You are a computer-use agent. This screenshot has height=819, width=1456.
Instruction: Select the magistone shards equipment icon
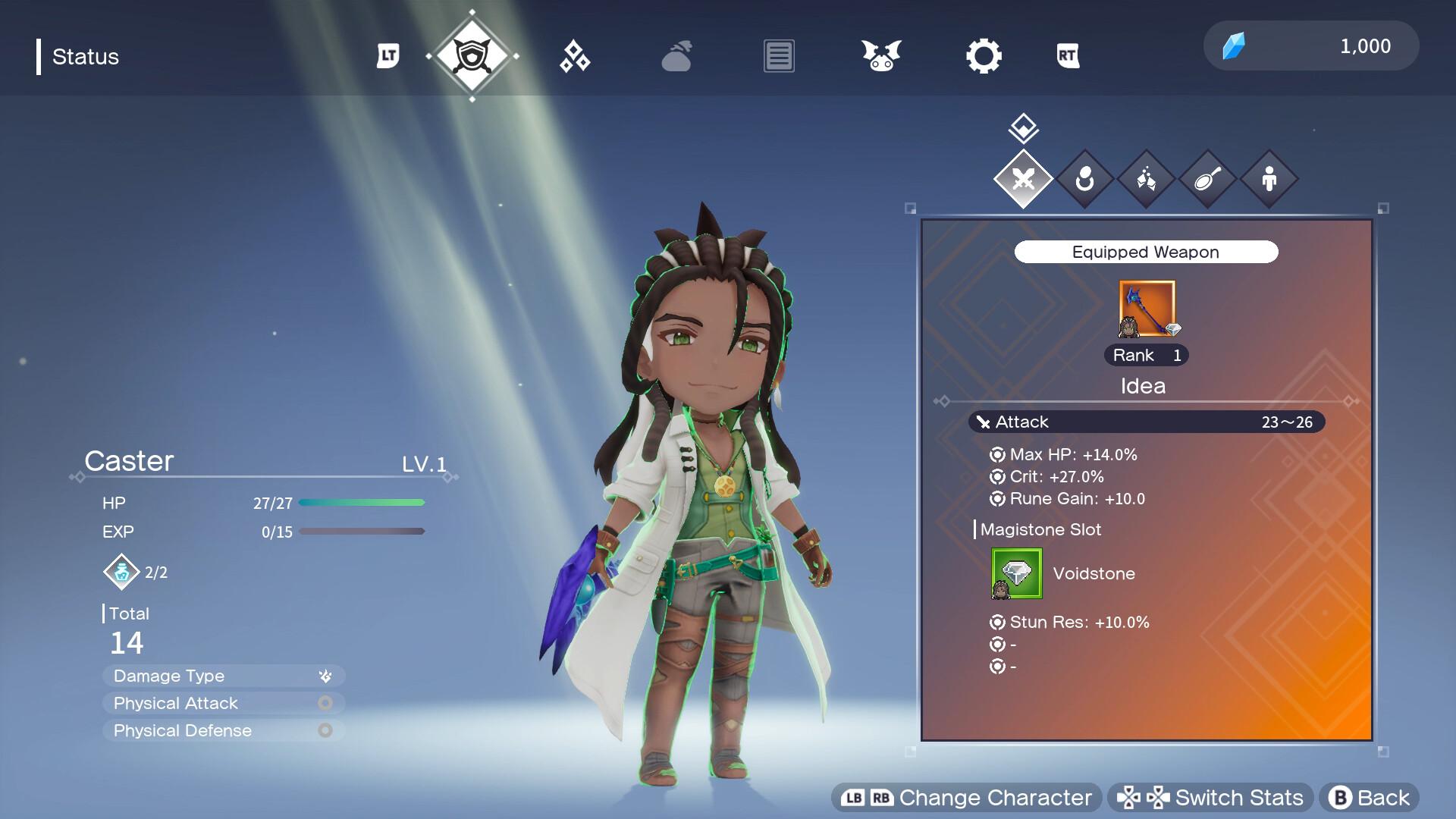tap(1147, 180)
